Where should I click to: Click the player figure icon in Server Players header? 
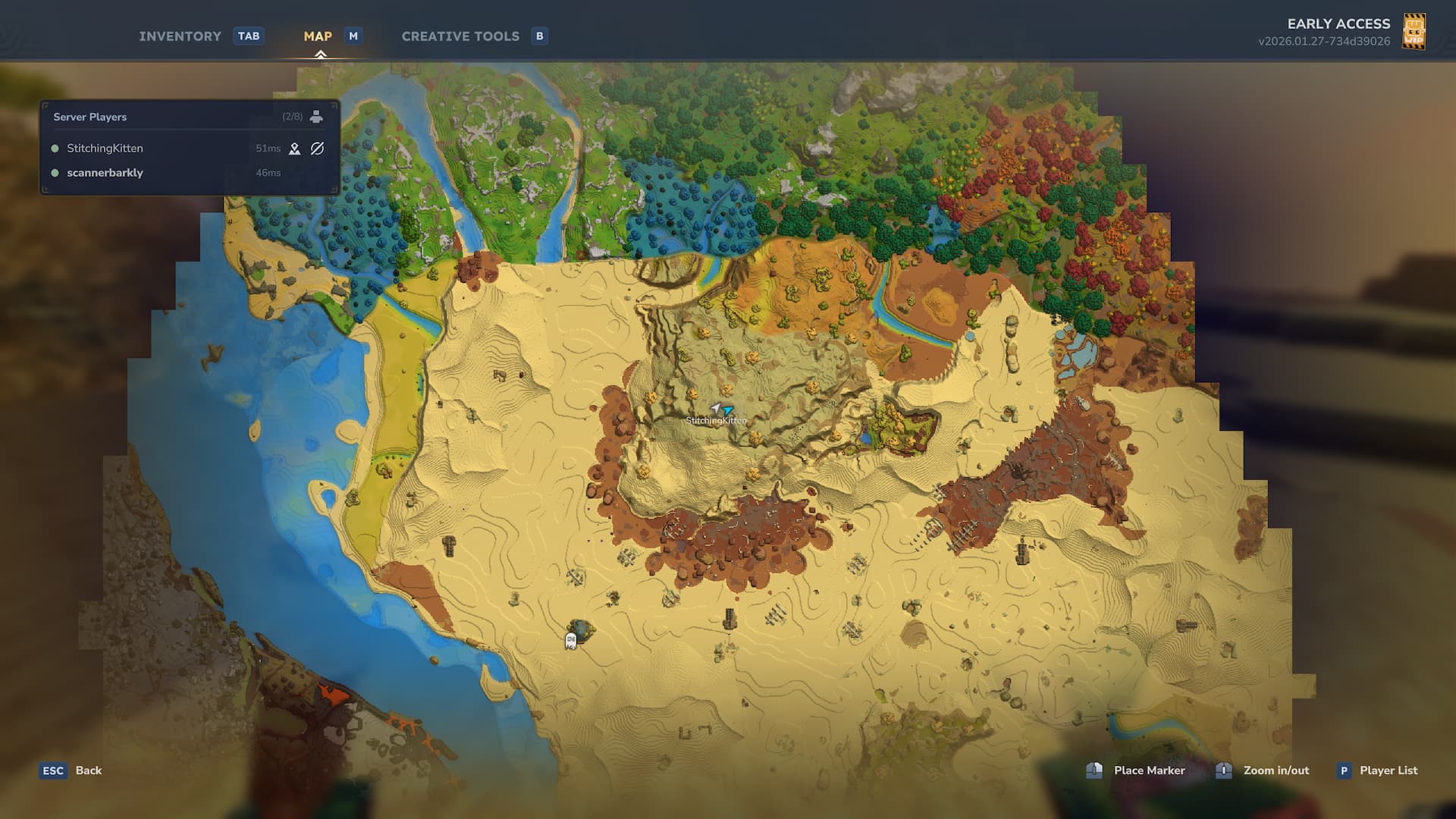[316, 117]
